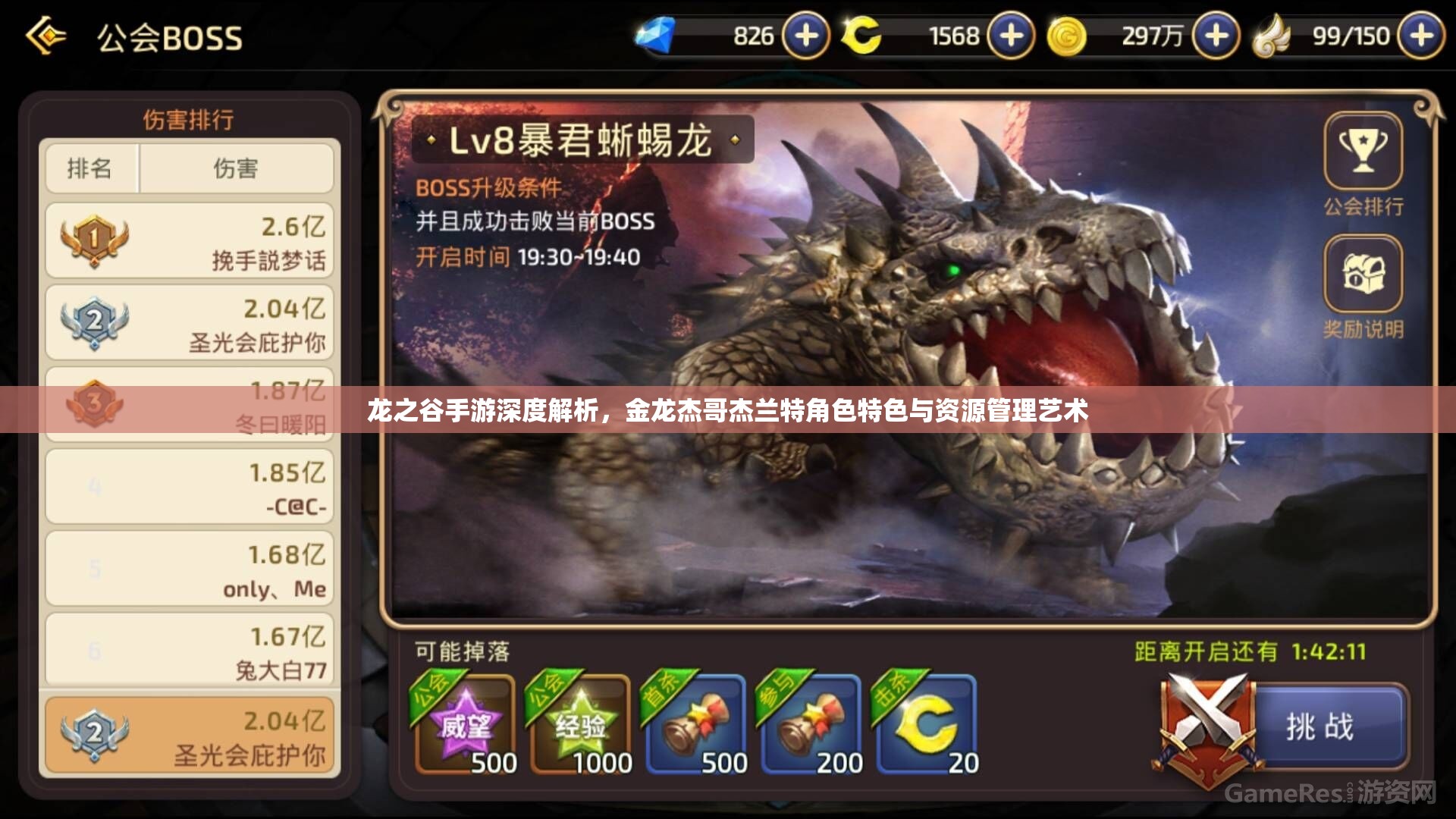The height and width of the screenshot is (819, 1456).
Task: Tap the 伤害 damage column header
Action: pyautogui.click(x=237, y=168)
